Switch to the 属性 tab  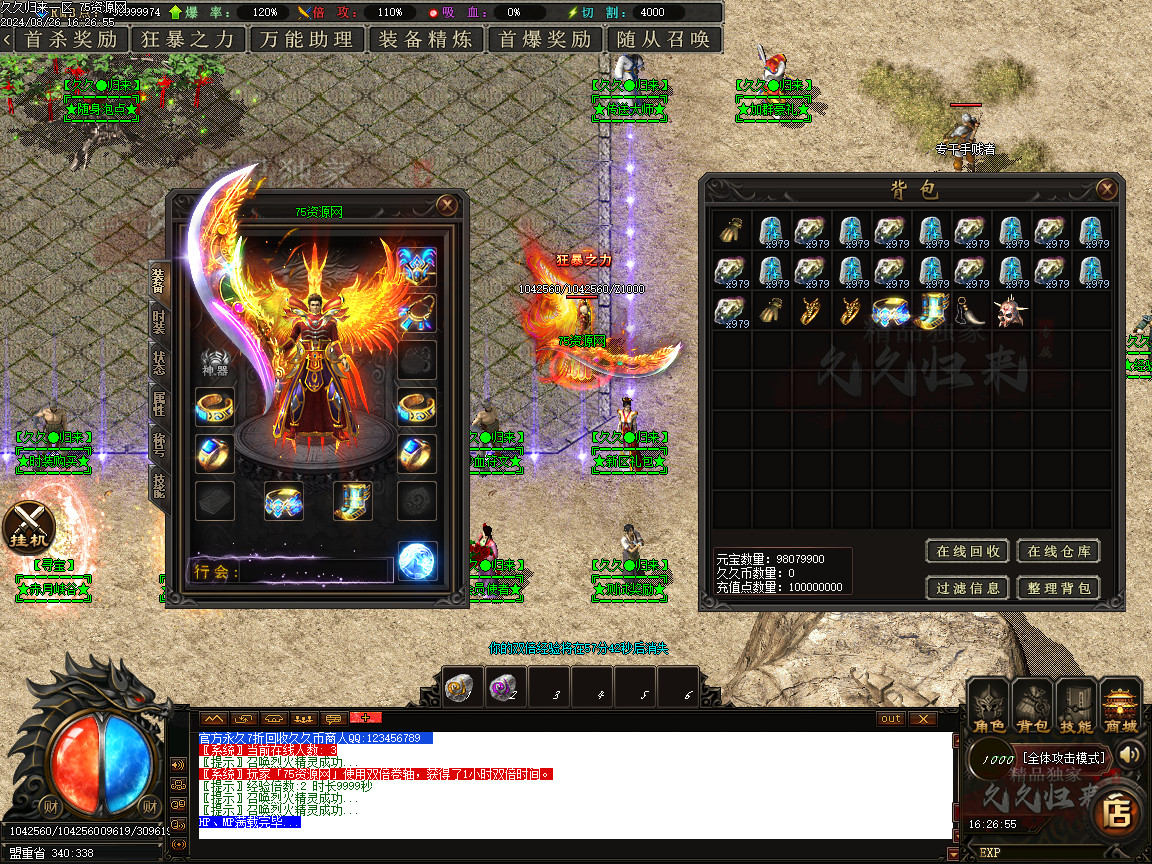[159, 404]
